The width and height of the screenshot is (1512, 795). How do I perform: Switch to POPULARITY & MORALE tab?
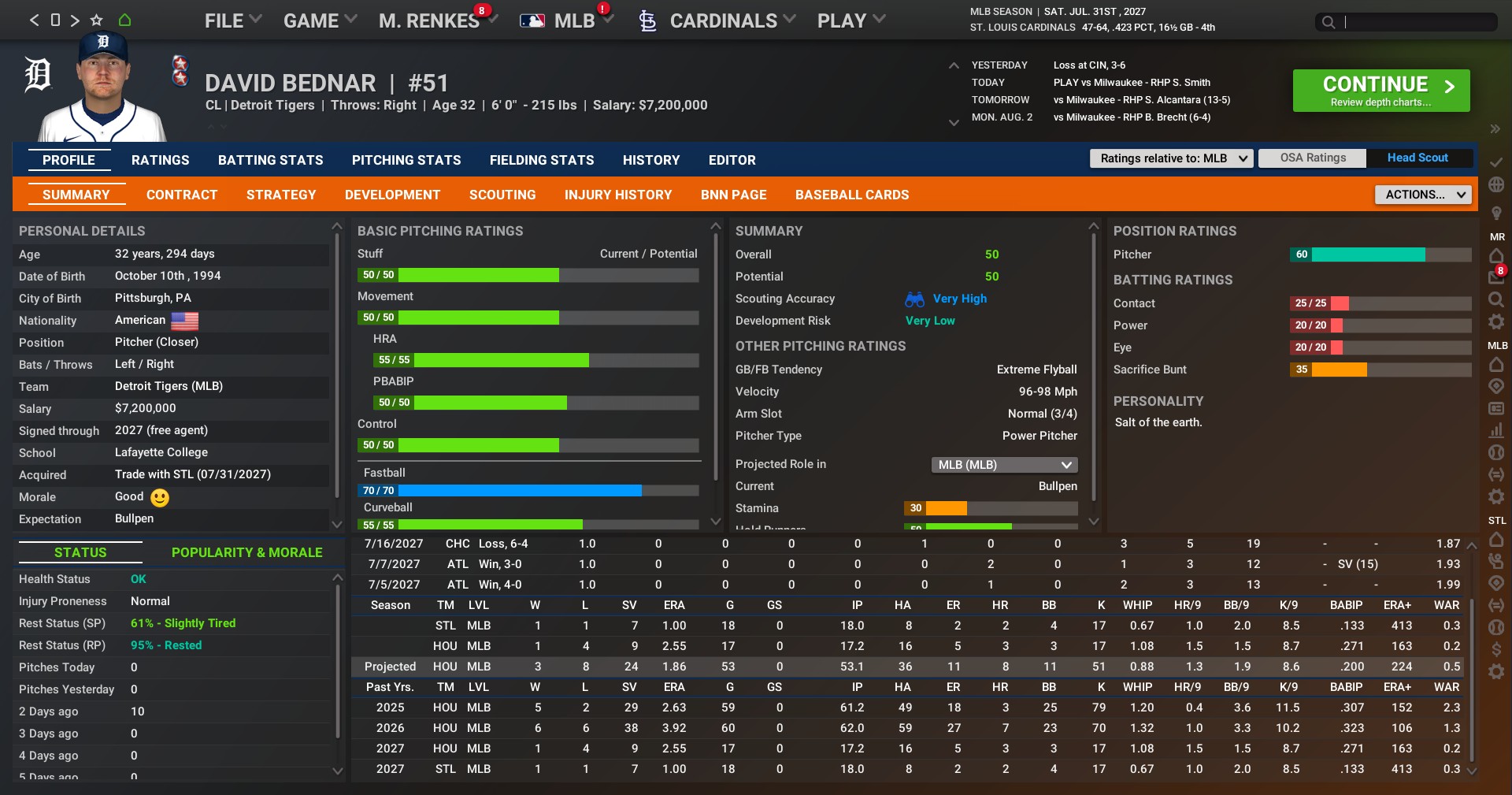246,552
